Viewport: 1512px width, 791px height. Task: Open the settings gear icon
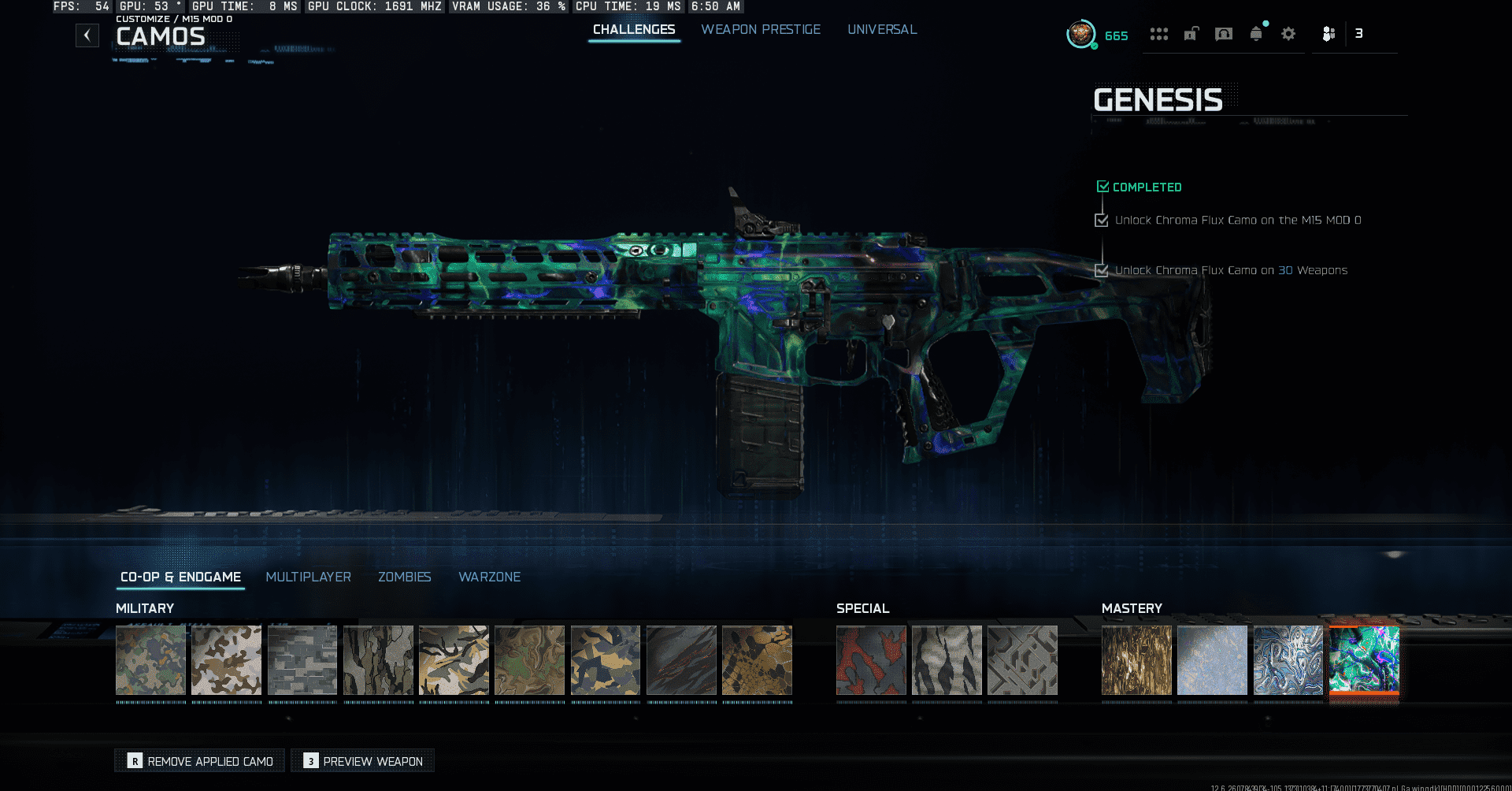[x=1288, y=34]
